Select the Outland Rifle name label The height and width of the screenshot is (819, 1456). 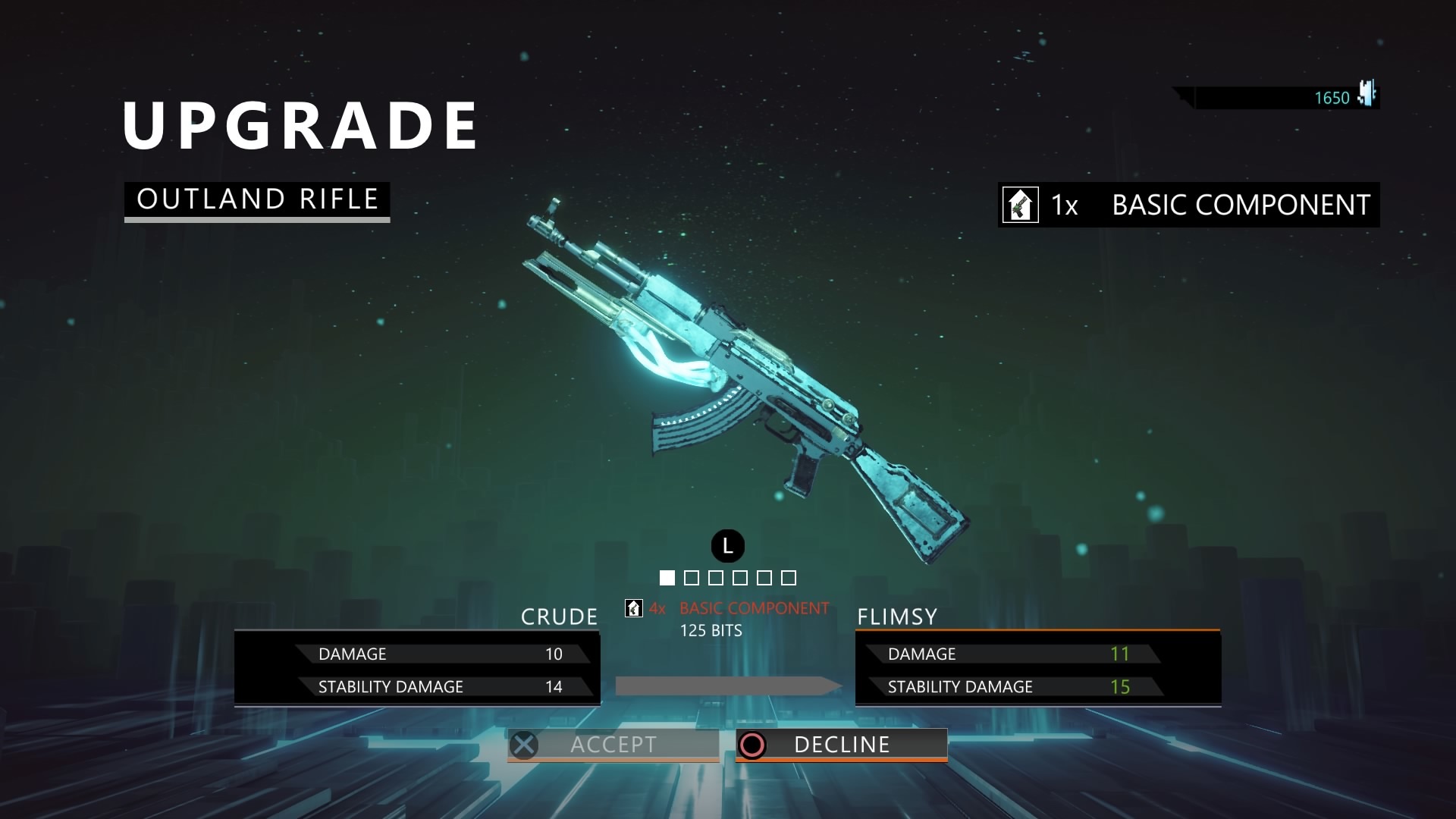(257, 199)
